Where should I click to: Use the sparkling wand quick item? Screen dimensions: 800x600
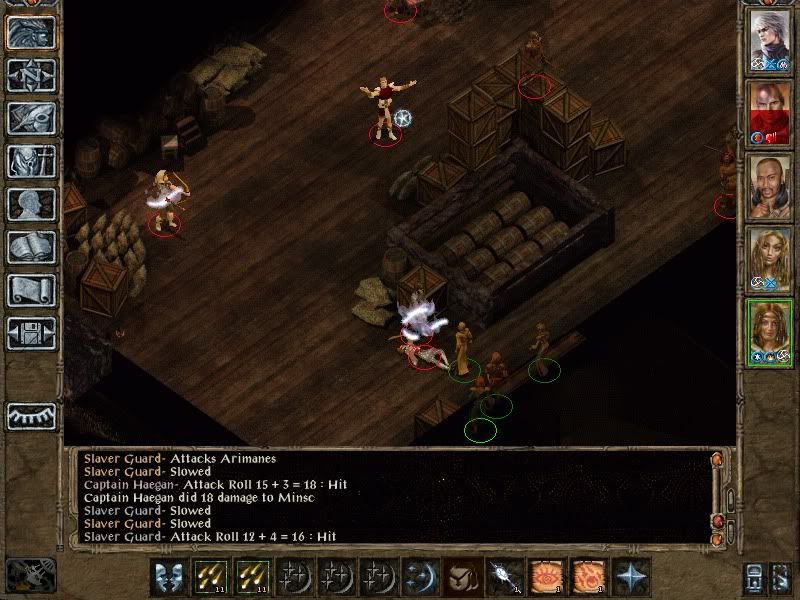502,577
